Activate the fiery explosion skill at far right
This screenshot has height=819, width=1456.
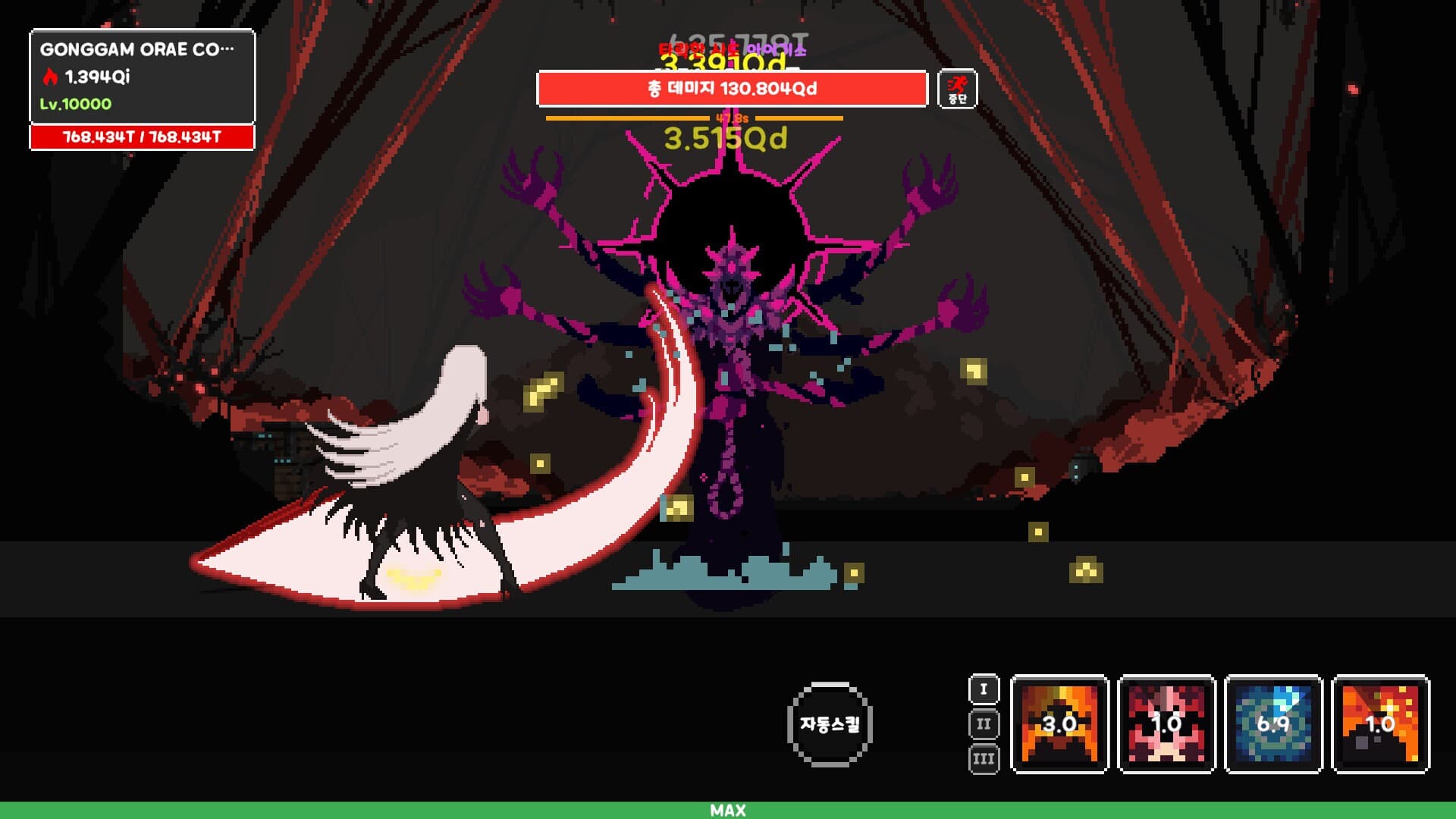point(1381,724)
